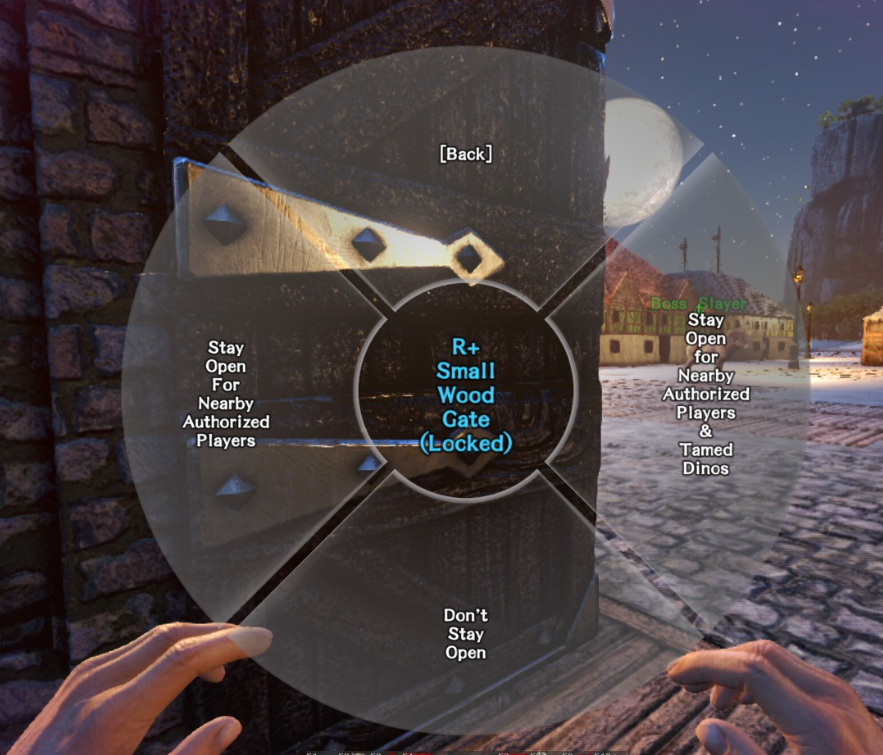Choose Stay Open For Nearby Authorized Players

226,394
